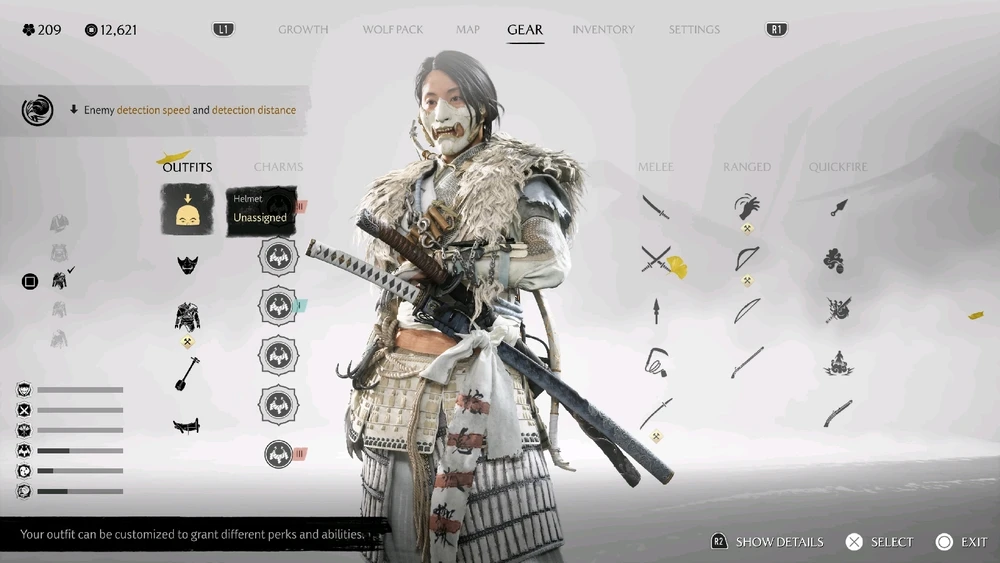Switch to the Growth tab
The width and height of the screenshot is (1000, 563).
pos(303,30)
